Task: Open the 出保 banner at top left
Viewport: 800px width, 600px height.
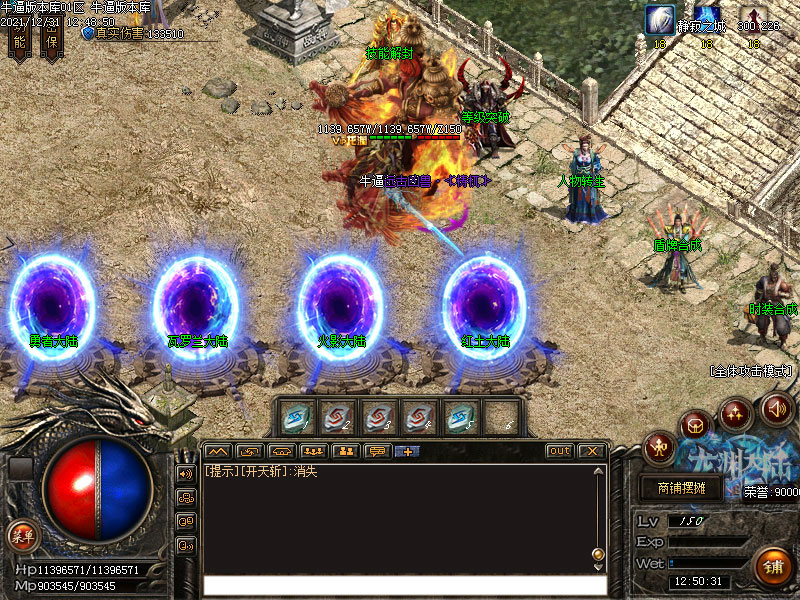Action: click(52, 37)
